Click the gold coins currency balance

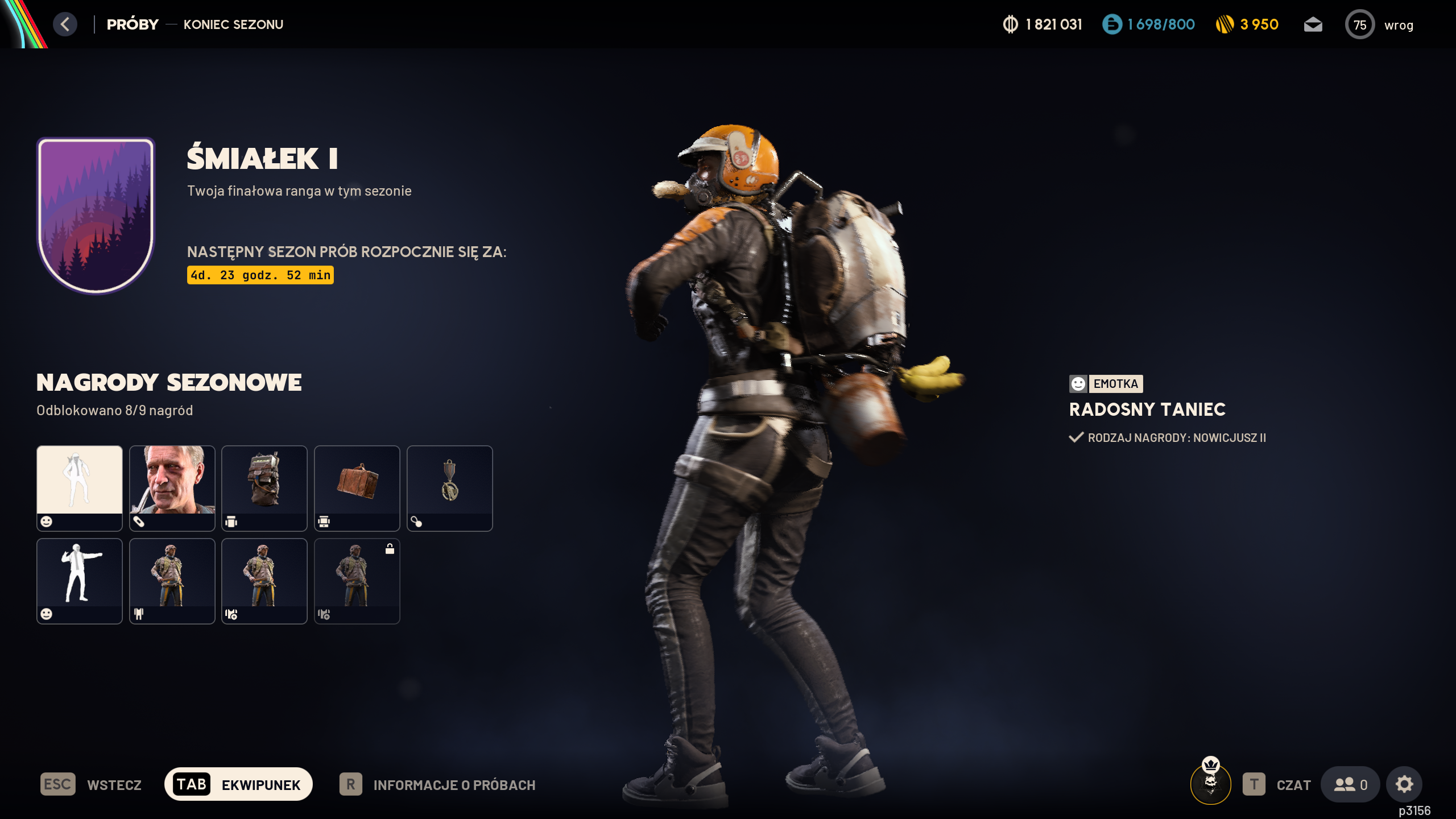click(x=1247, y=24)
